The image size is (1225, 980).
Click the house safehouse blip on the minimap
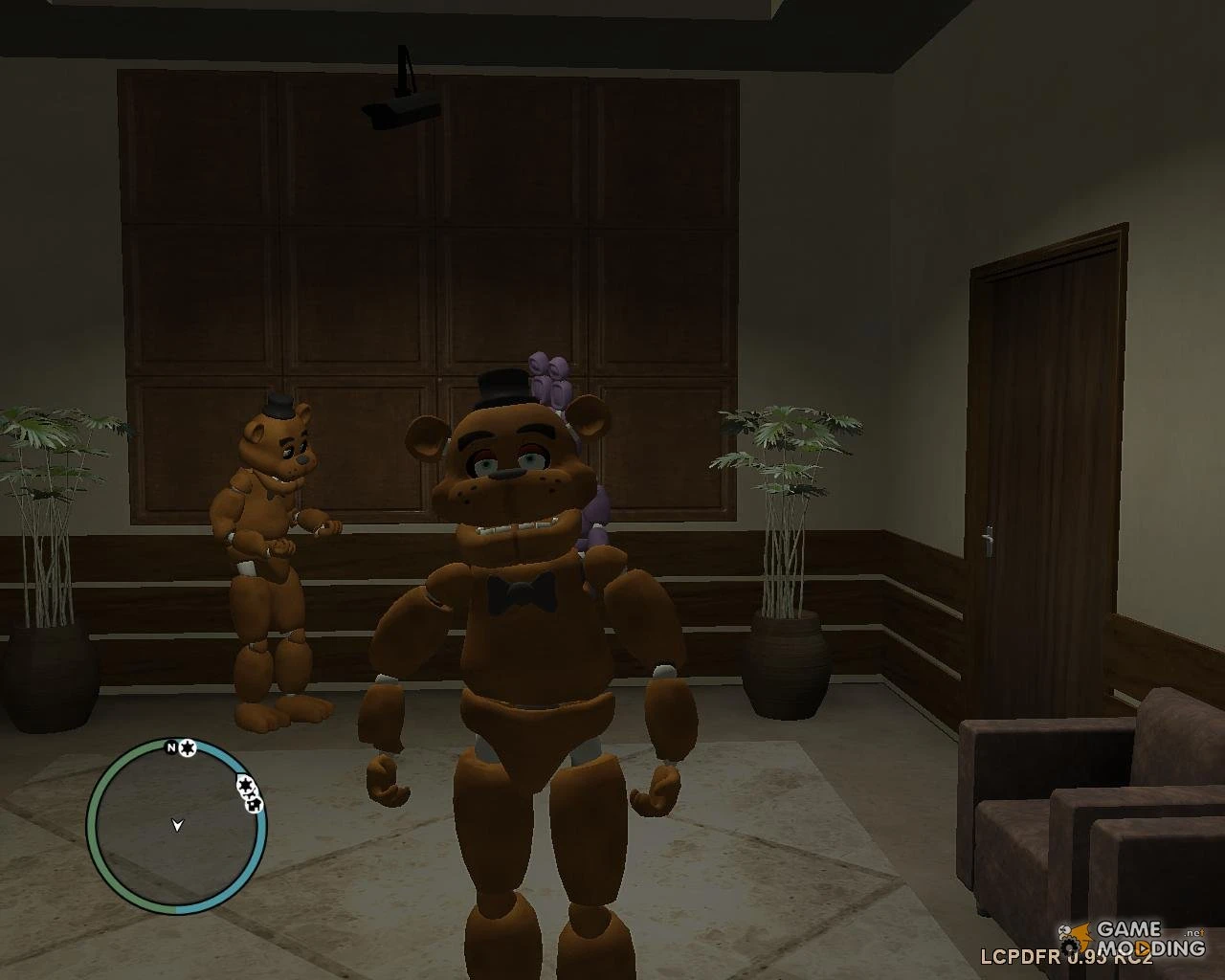click(254, 804)
